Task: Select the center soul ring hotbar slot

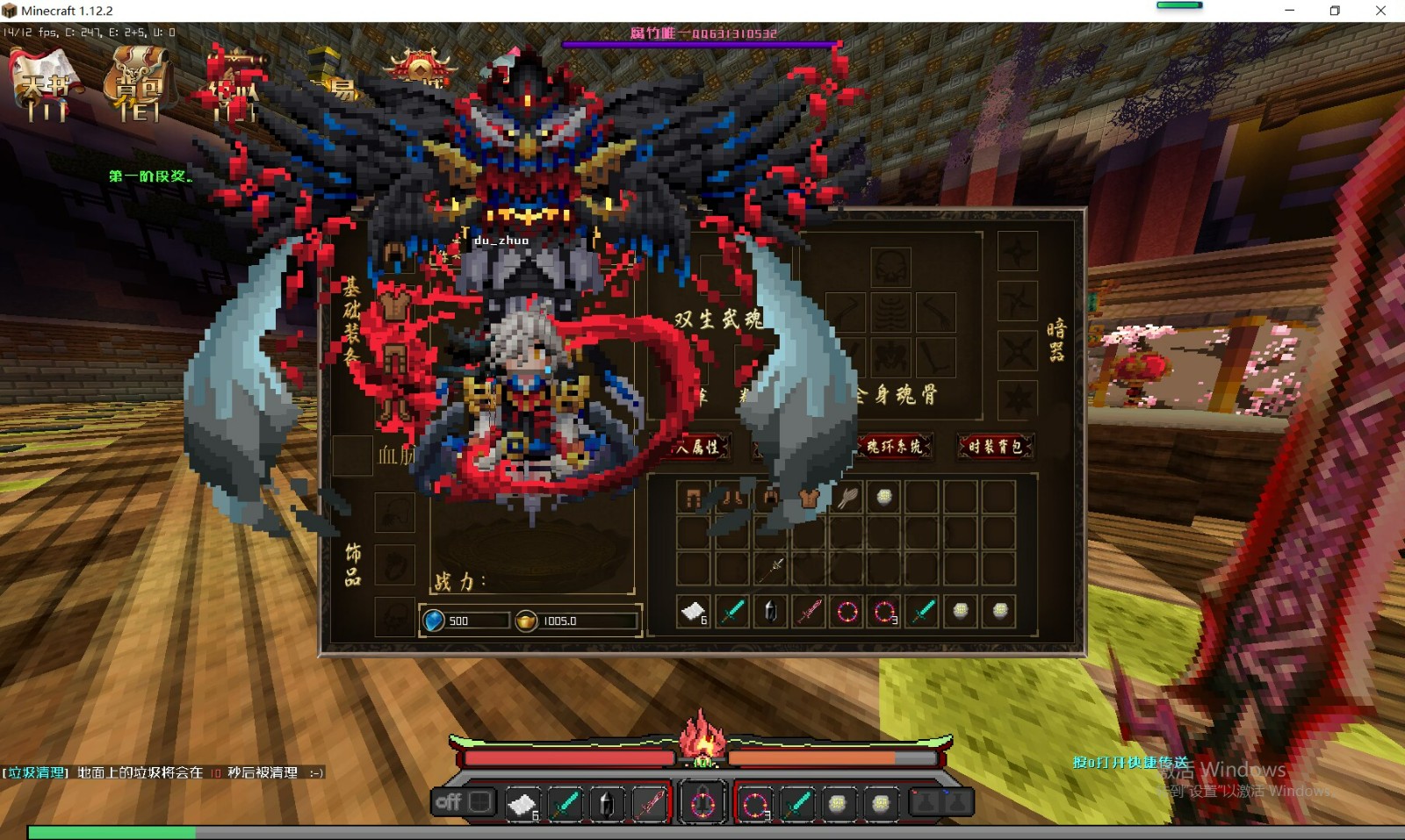Action: [702, 803]
